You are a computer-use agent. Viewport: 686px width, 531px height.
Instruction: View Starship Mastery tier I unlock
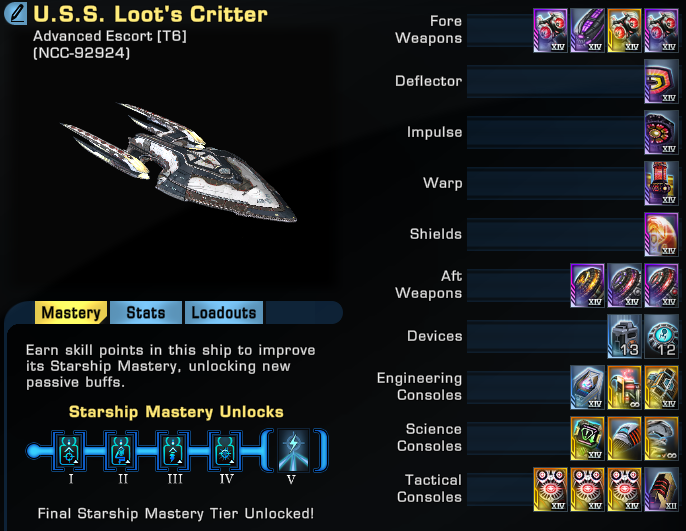[68, 450]
